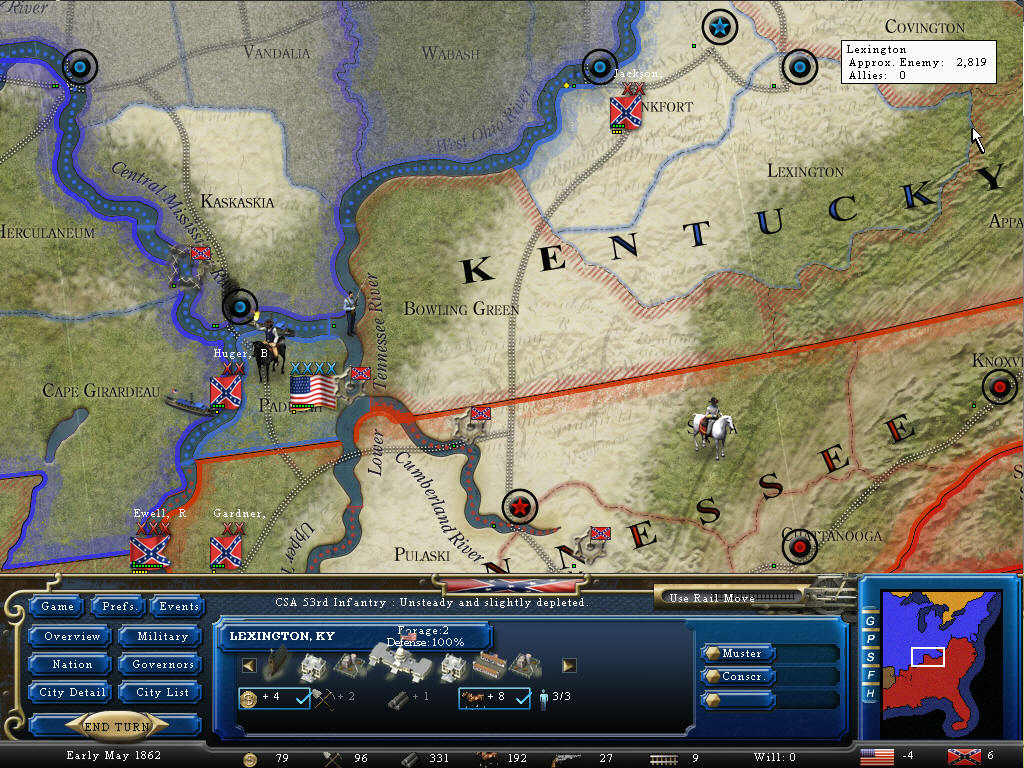
Task: Open the Military screen
Action: coord(162,636)
